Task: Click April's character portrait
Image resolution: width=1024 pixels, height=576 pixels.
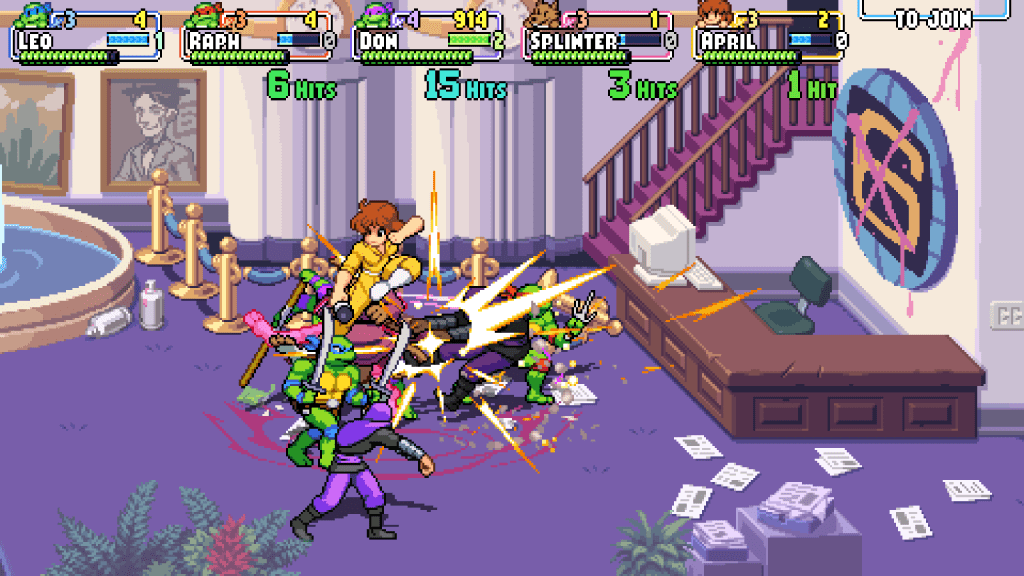Action: [x=713, y=13]
